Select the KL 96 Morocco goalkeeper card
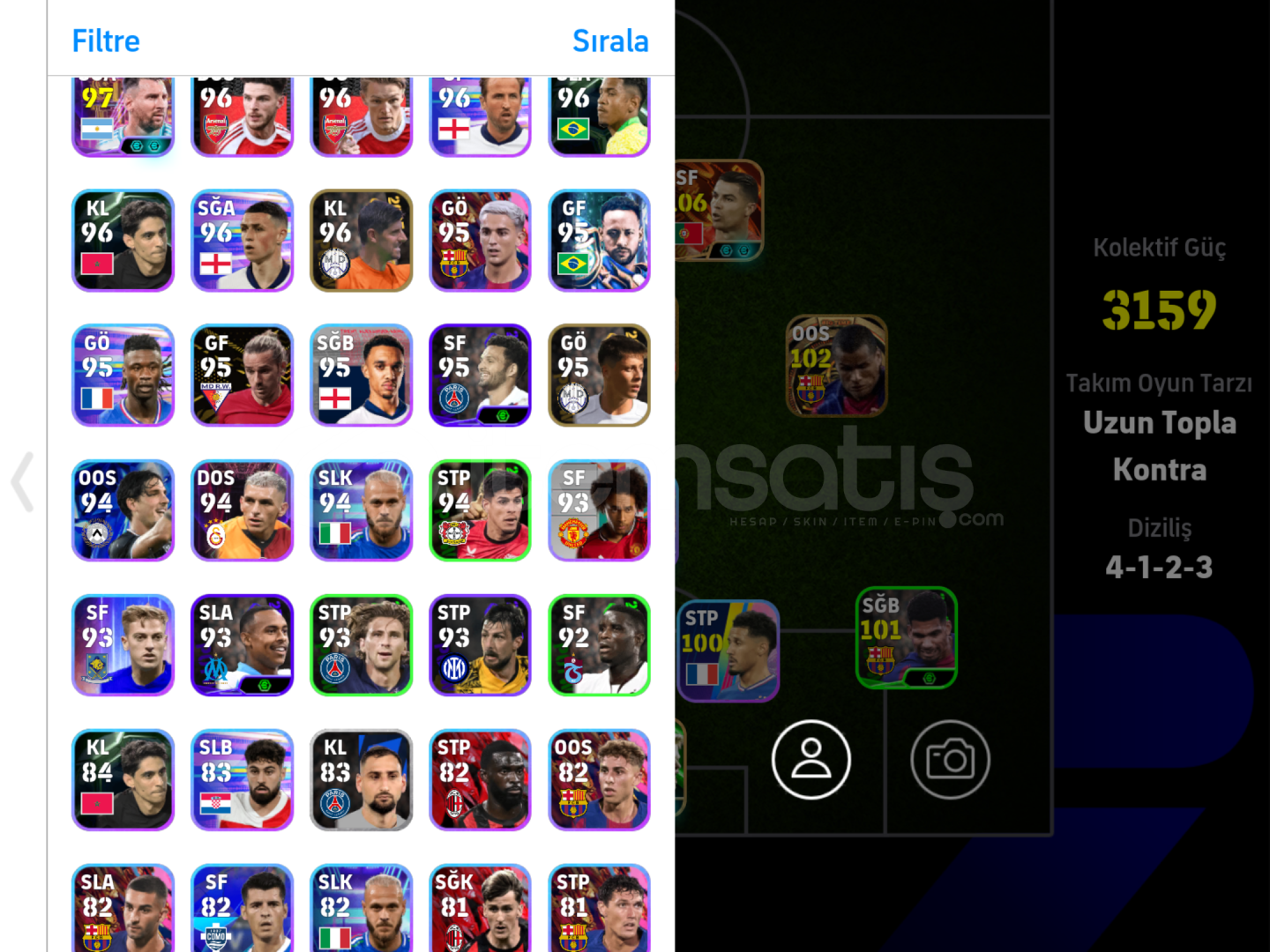Image resolution: width=1270 pixels, height=952 pixels. (123, 241)
